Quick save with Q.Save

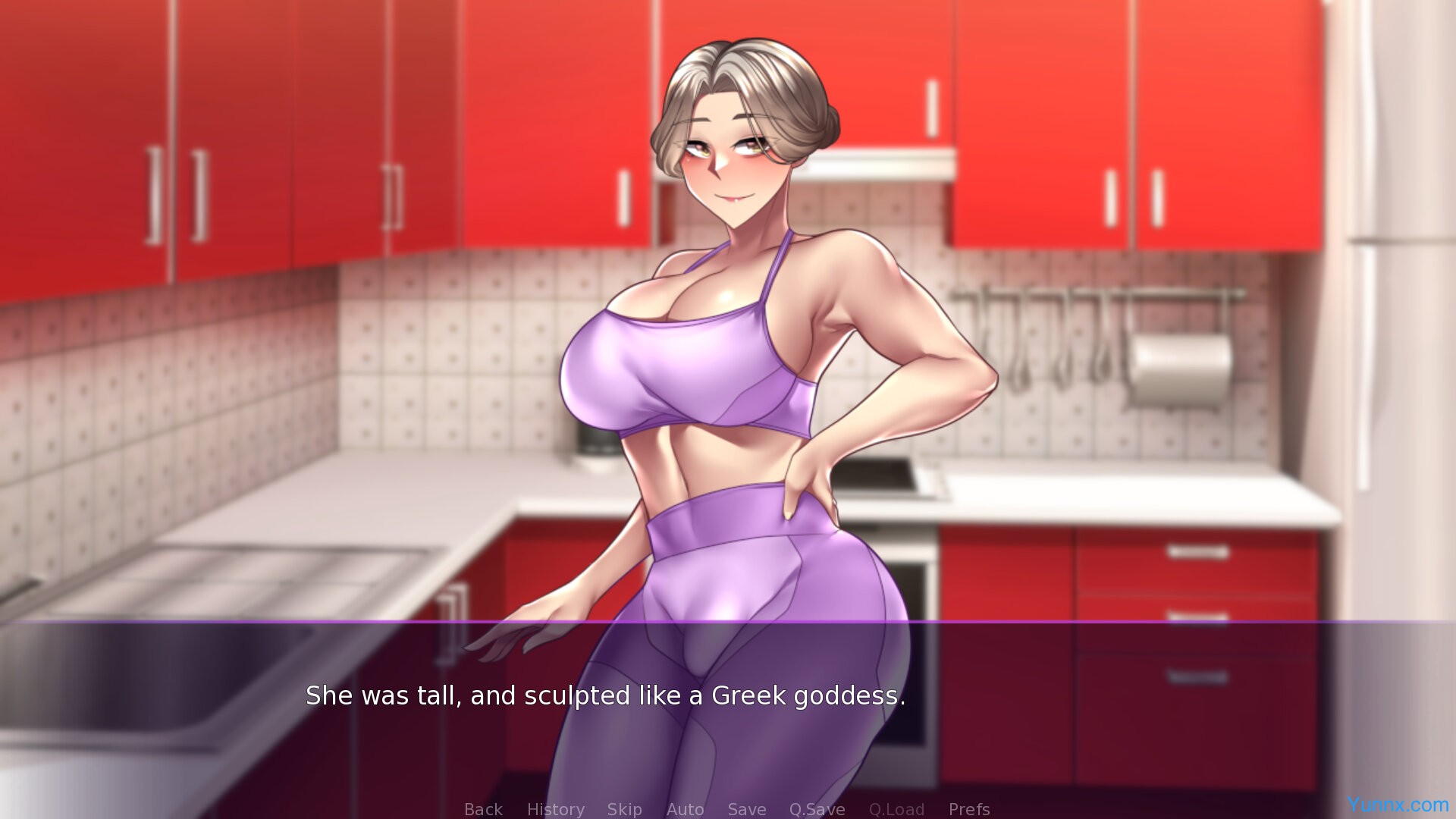pos(817,809)
